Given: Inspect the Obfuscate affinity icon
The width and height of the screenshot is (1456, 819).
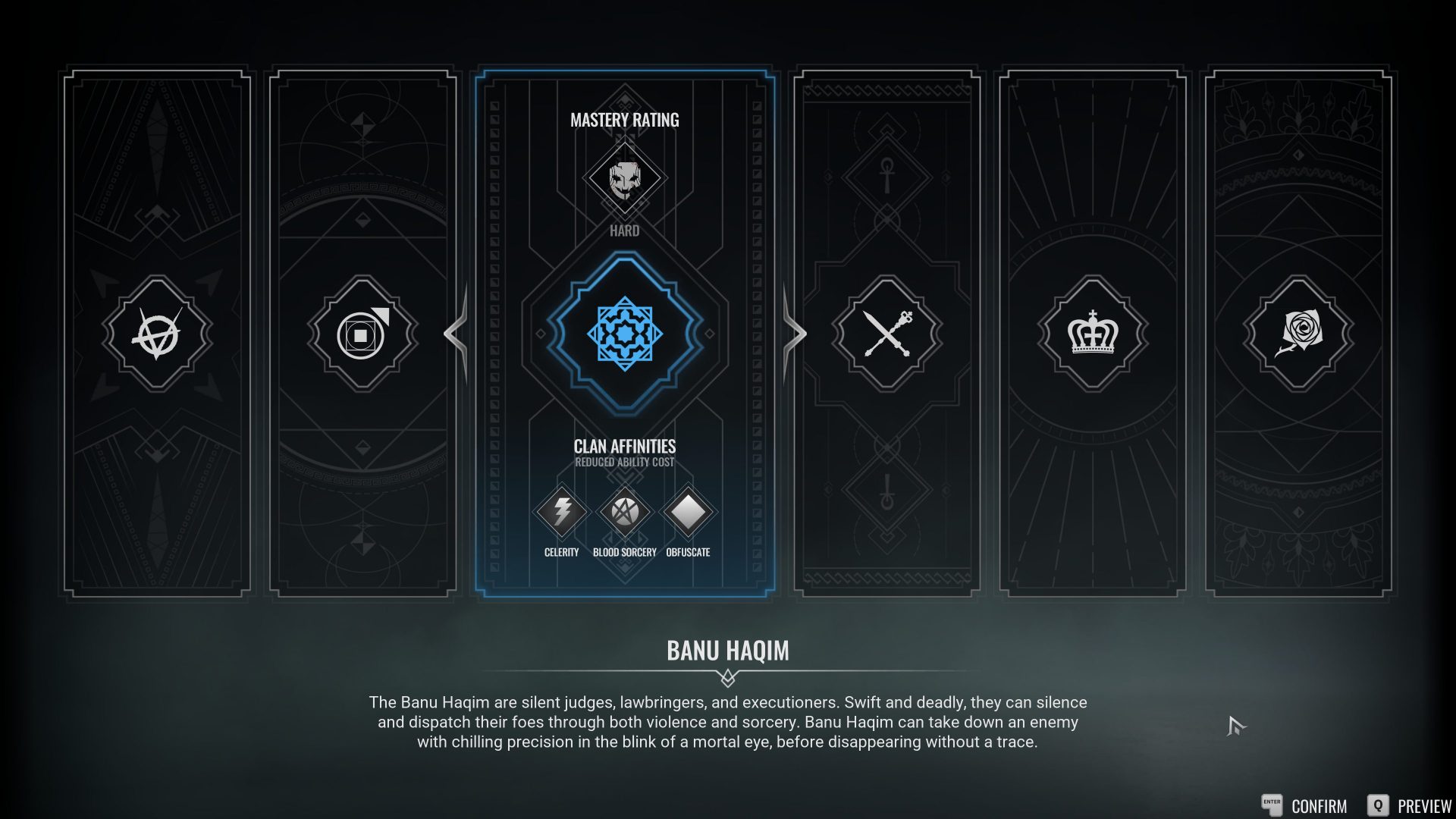Looking at the screenshot, I should (688, 512).
